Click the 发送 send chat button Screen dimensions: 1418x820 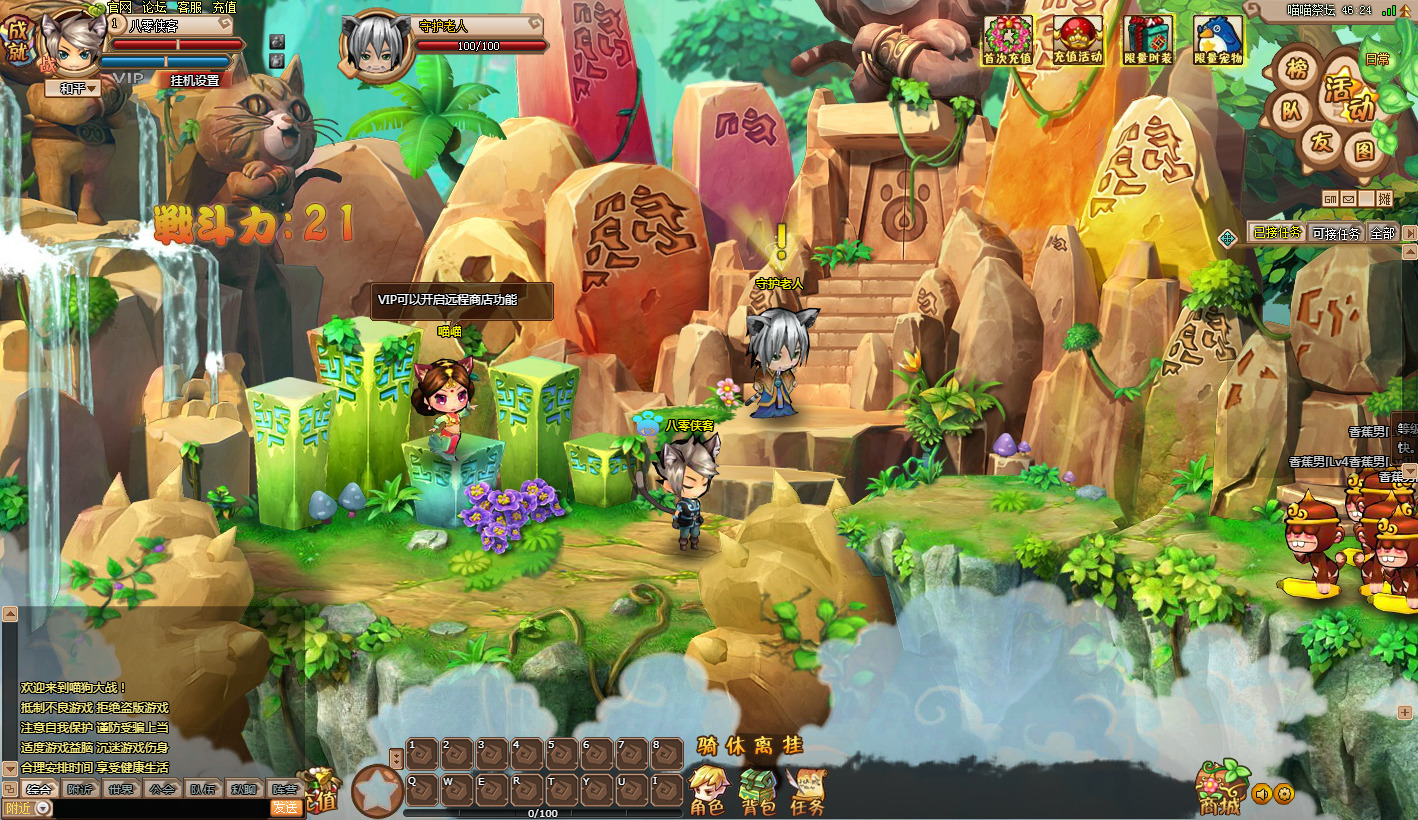[x=286, y=808]
